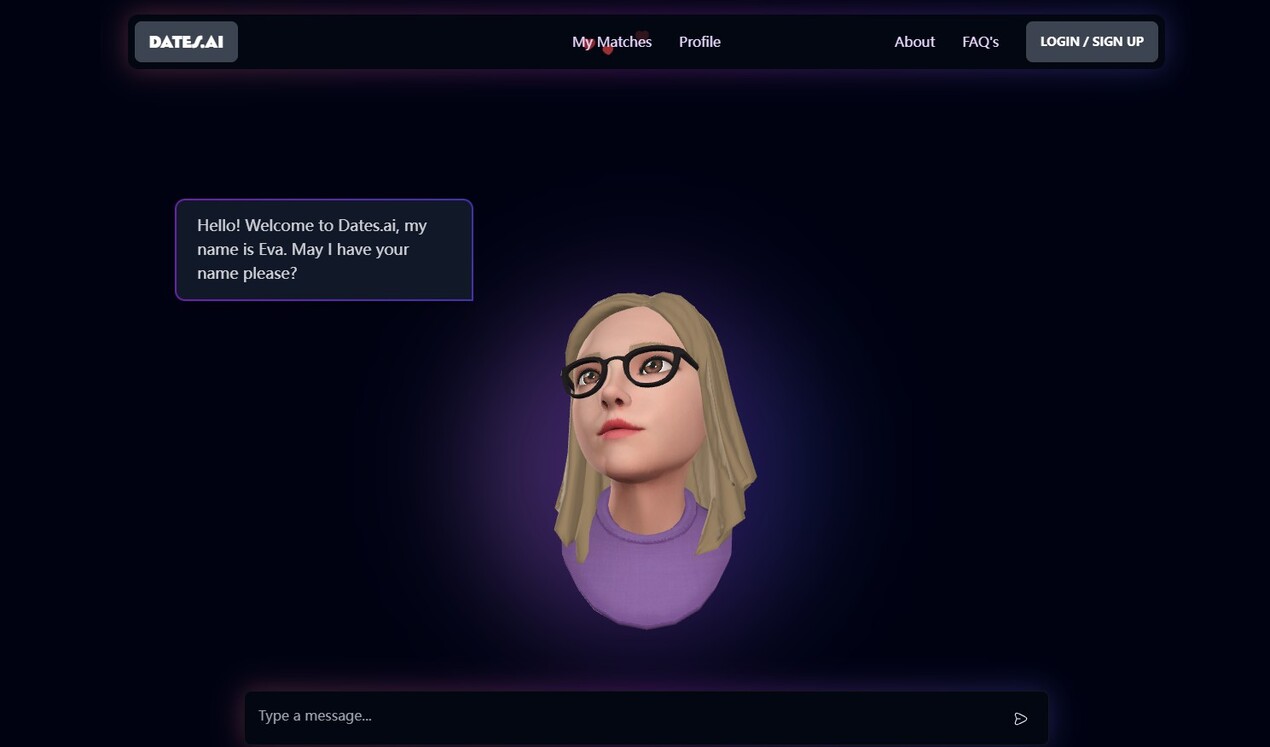The height and width of the screenshot is (747, 1270).
Task: Open the My Matches page
Action: pyautogui.click(x=612, y=42)
